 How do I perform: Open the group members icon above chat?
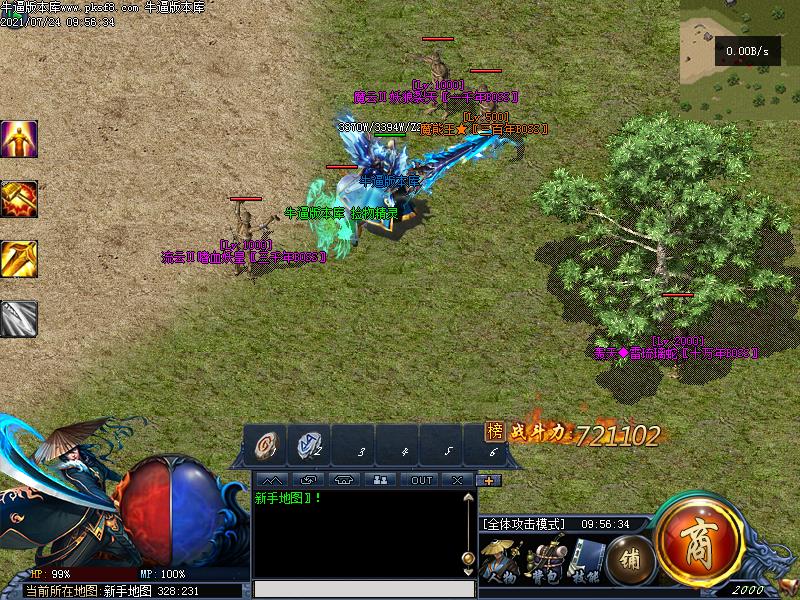(x=381, y=480)
